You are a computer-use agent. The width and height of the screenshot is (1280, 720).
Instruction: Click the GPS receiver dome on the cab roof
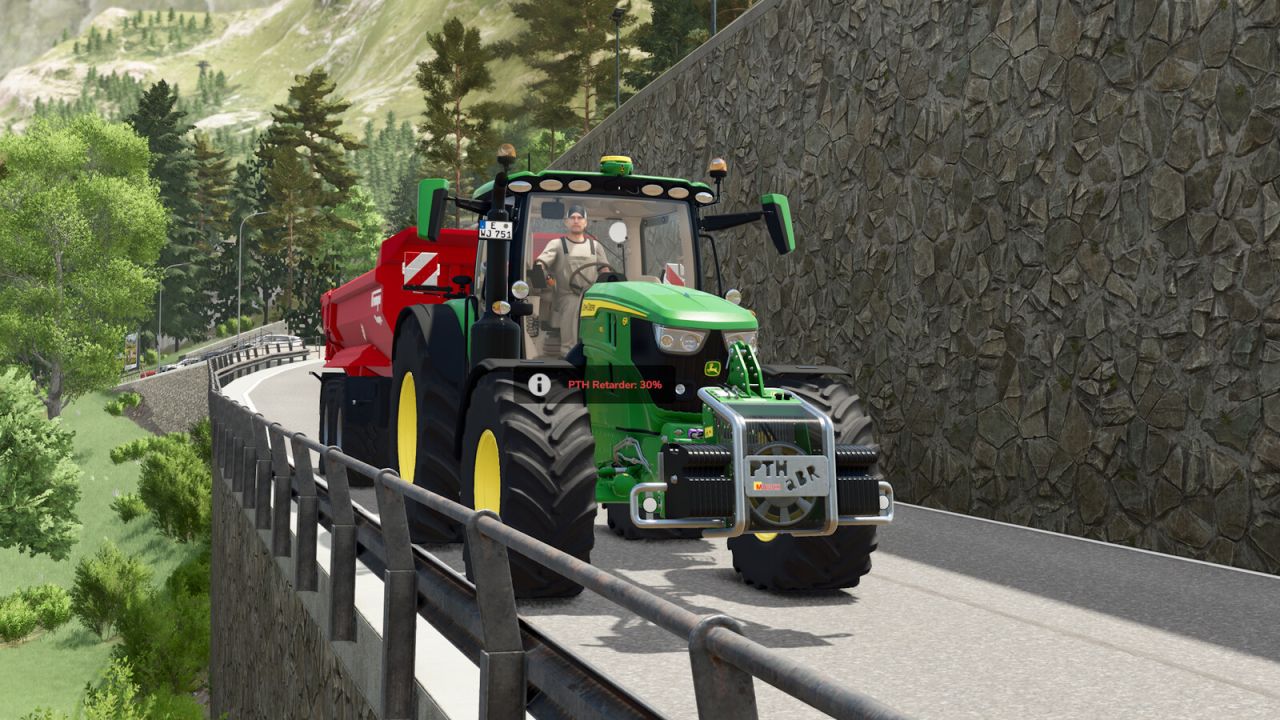click(616, 165)
